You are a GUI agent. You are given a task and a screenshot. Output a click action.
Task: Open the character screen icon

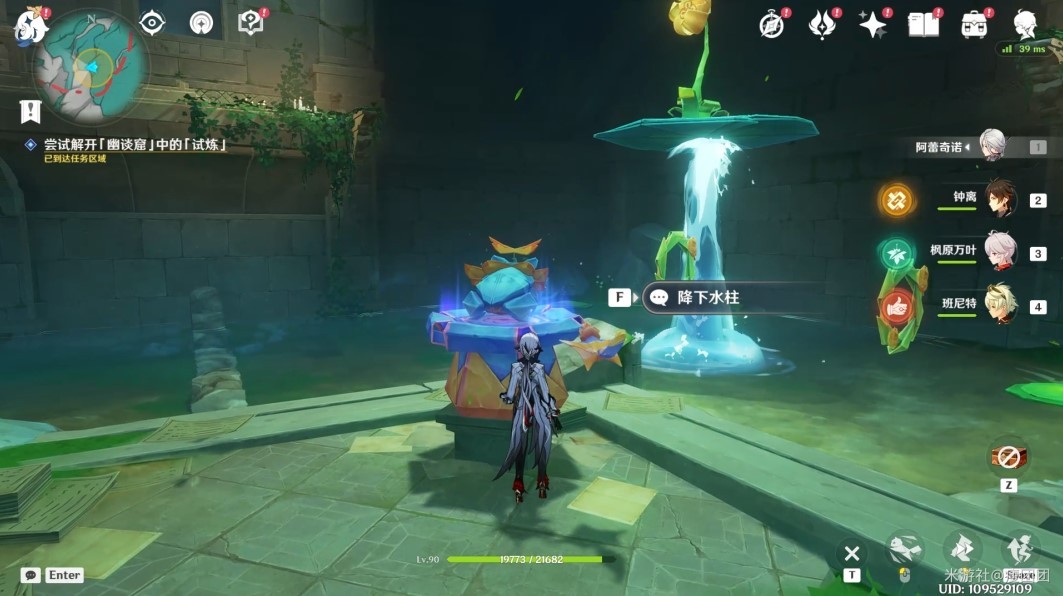[x=1024, y=25]
